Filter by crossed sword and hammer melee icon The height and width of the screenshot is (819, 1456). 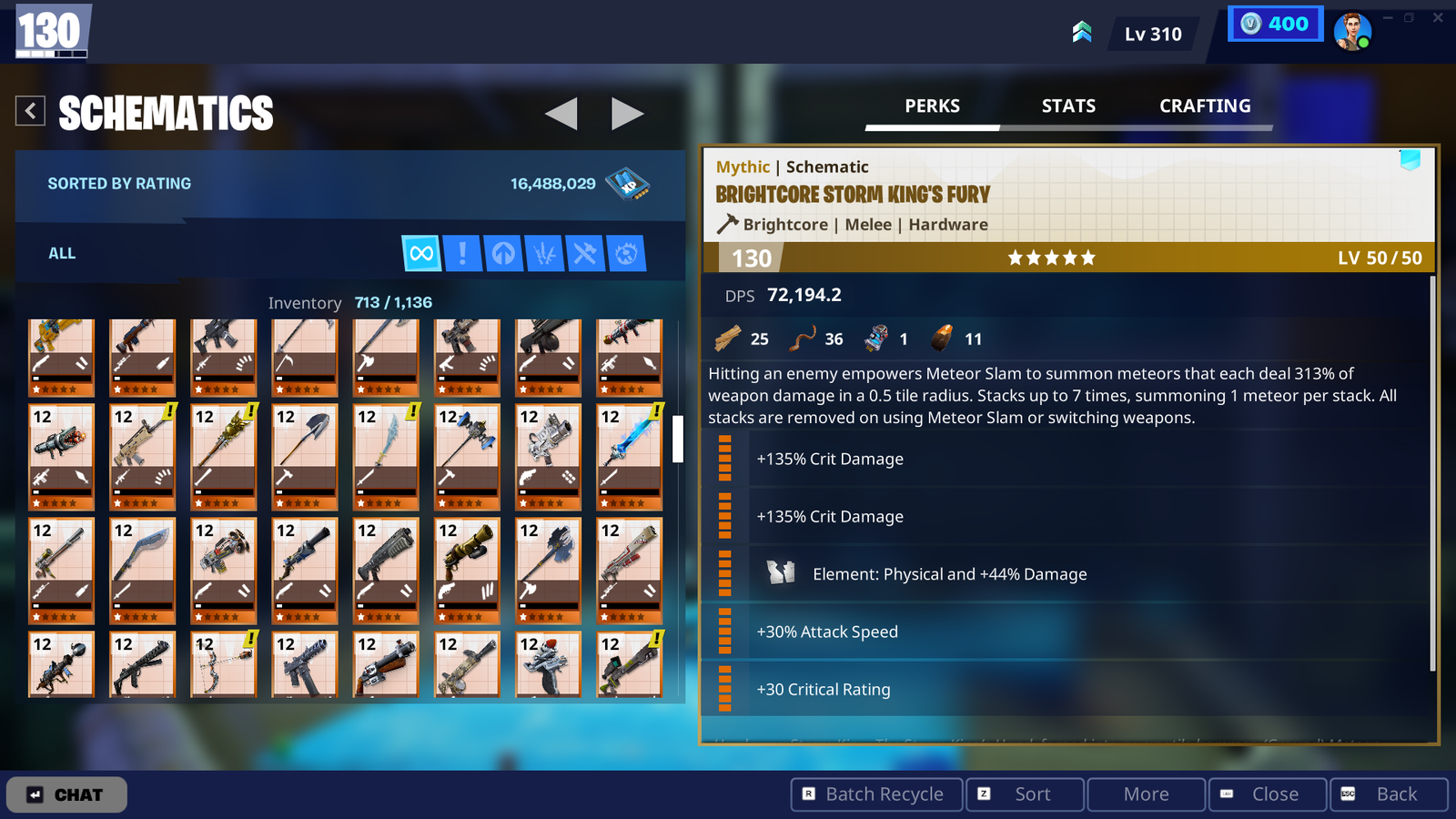[585, 253]
